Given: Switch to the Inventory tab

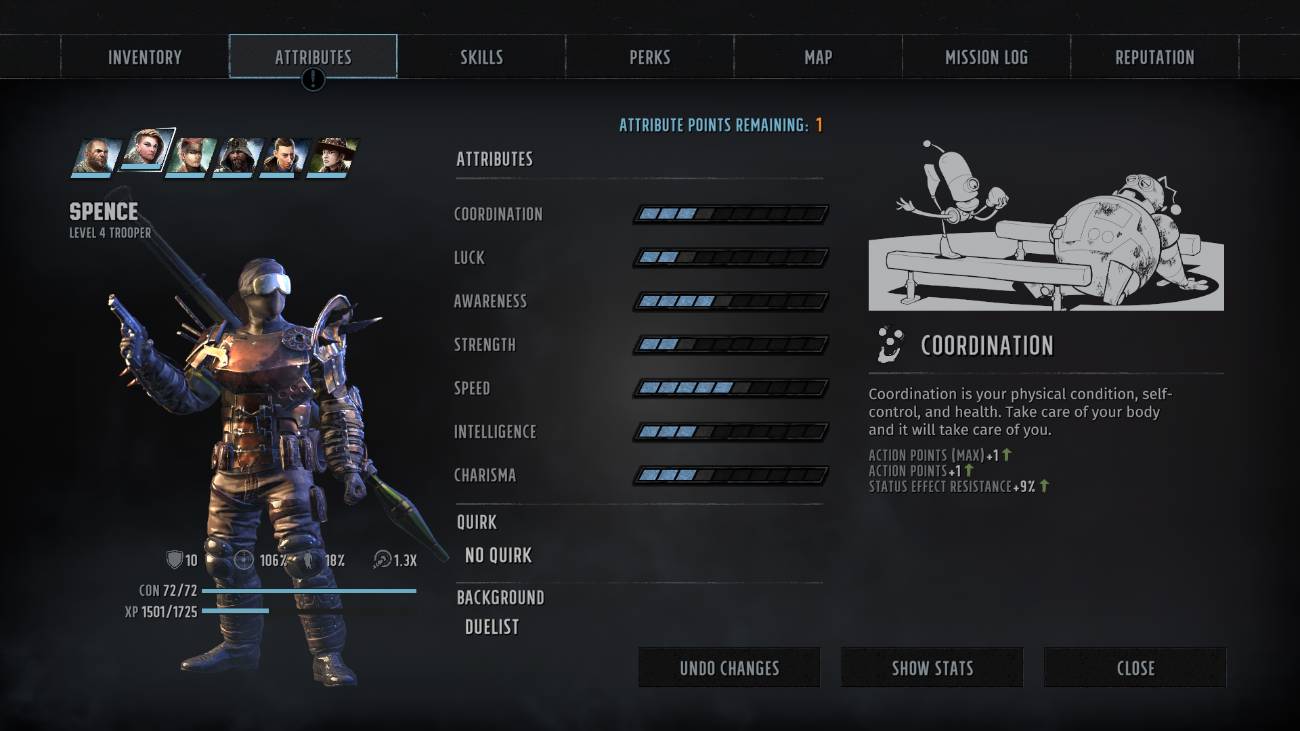Looking at the screenshot, I should [143, 57].
